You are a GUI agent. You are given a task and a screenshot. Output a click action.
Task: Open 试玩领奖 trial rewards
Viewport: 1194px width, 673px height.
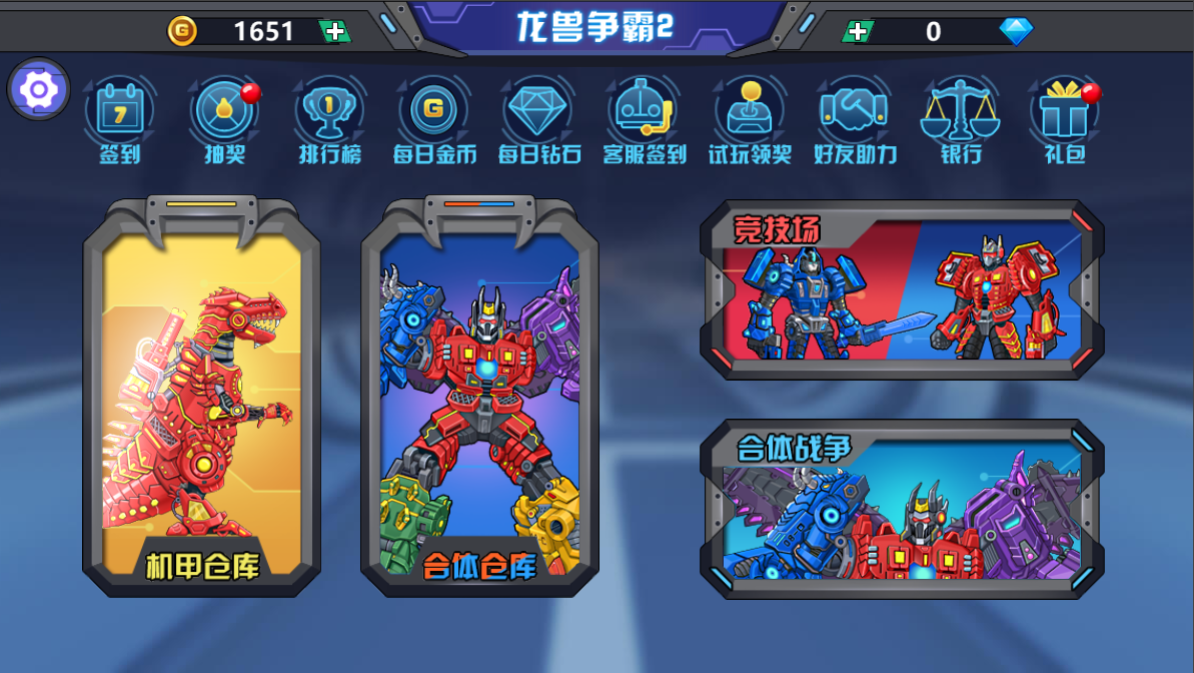pyautogui.click(x=749, y=120)
